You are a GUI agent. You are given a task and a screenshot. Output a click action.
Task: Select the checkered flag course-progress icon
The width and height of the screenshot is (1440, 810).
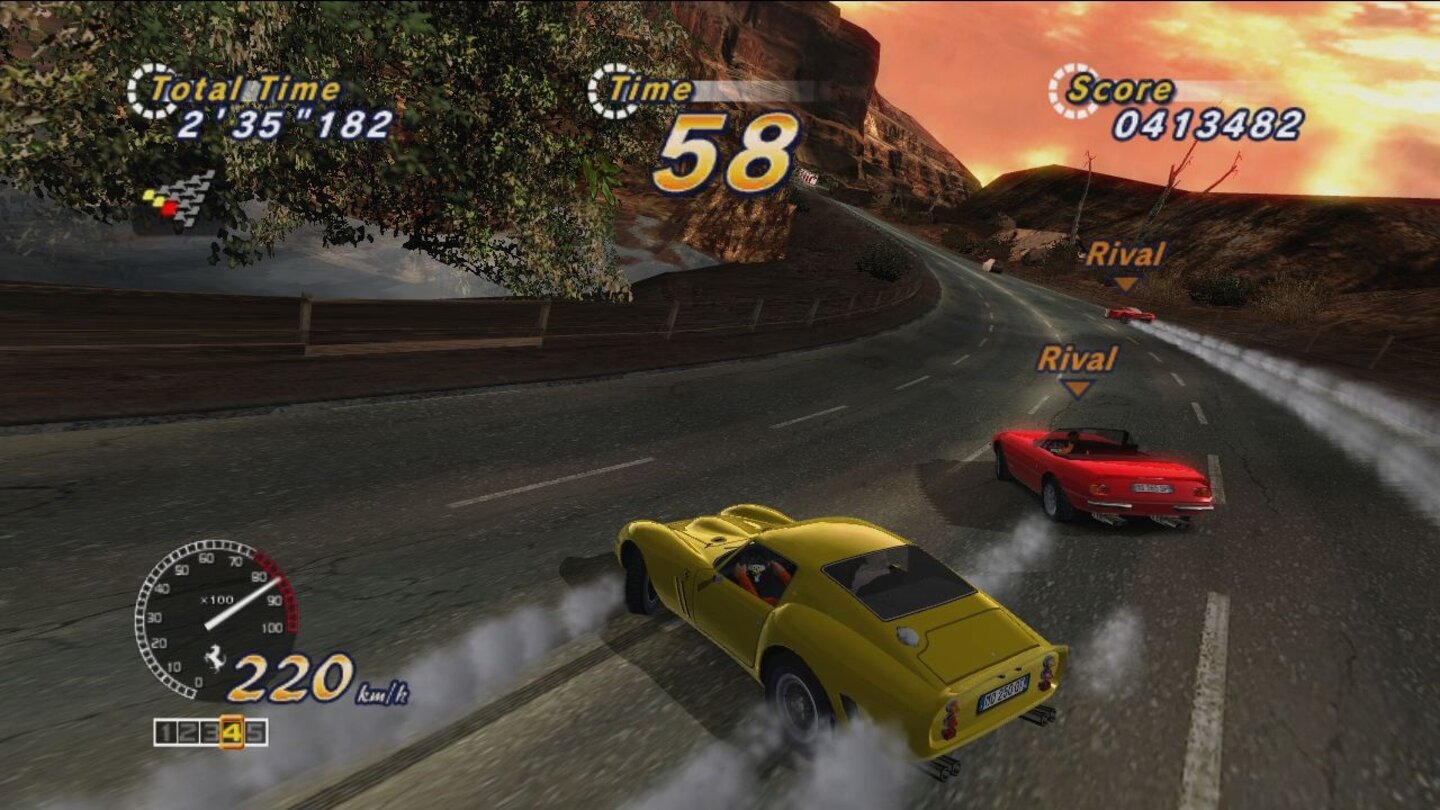(x=190, y=200)
